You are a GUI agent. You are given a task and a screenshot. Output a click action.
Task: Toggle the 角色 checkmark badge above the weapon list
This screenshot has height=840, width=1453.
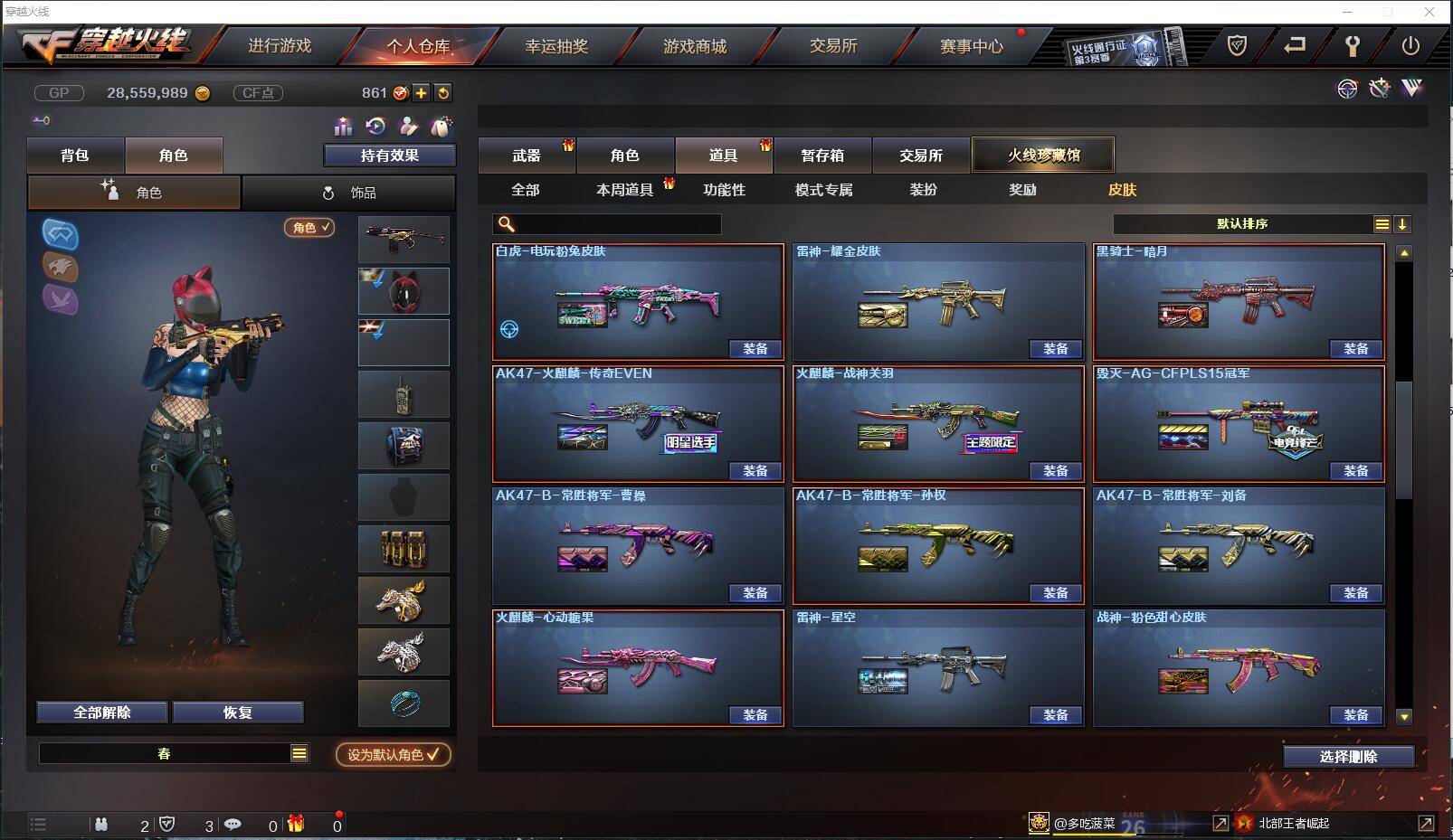pos(309,228)
